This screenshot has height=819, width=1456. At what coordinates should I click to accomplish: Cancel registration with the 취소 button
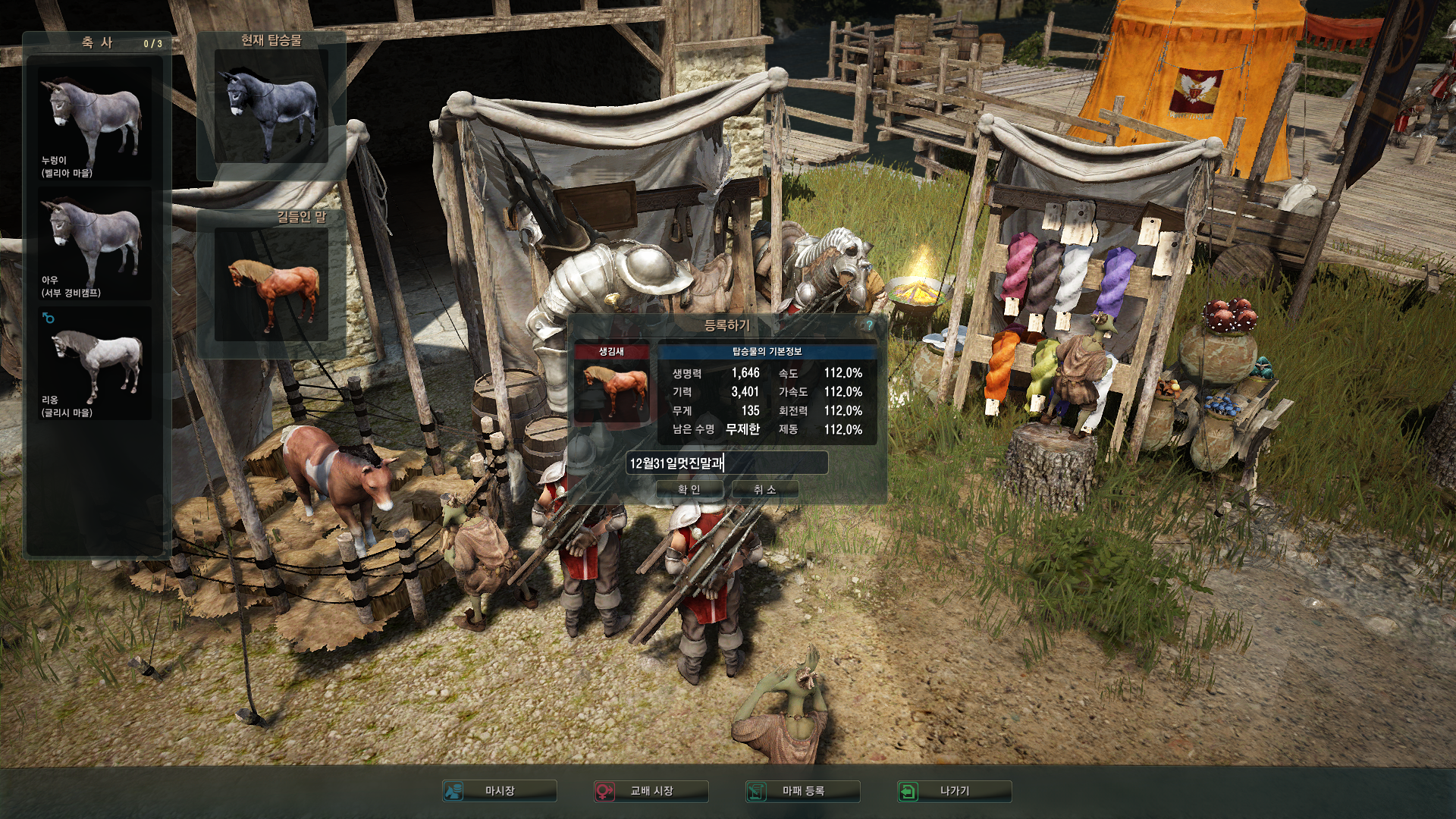point(764,490)
